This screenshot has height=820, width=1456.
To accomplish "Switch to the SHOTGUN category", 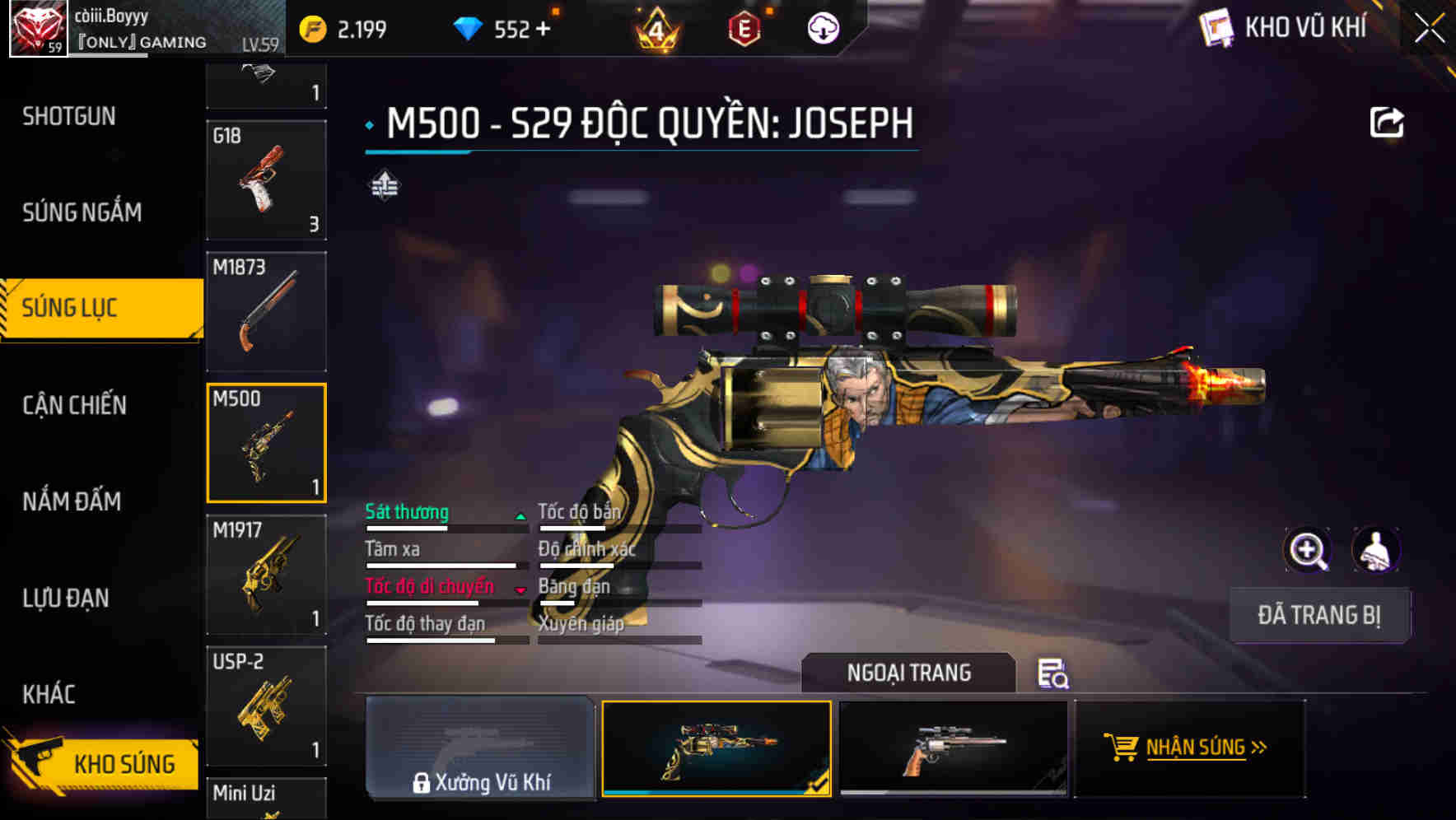I will pos(69,116).
